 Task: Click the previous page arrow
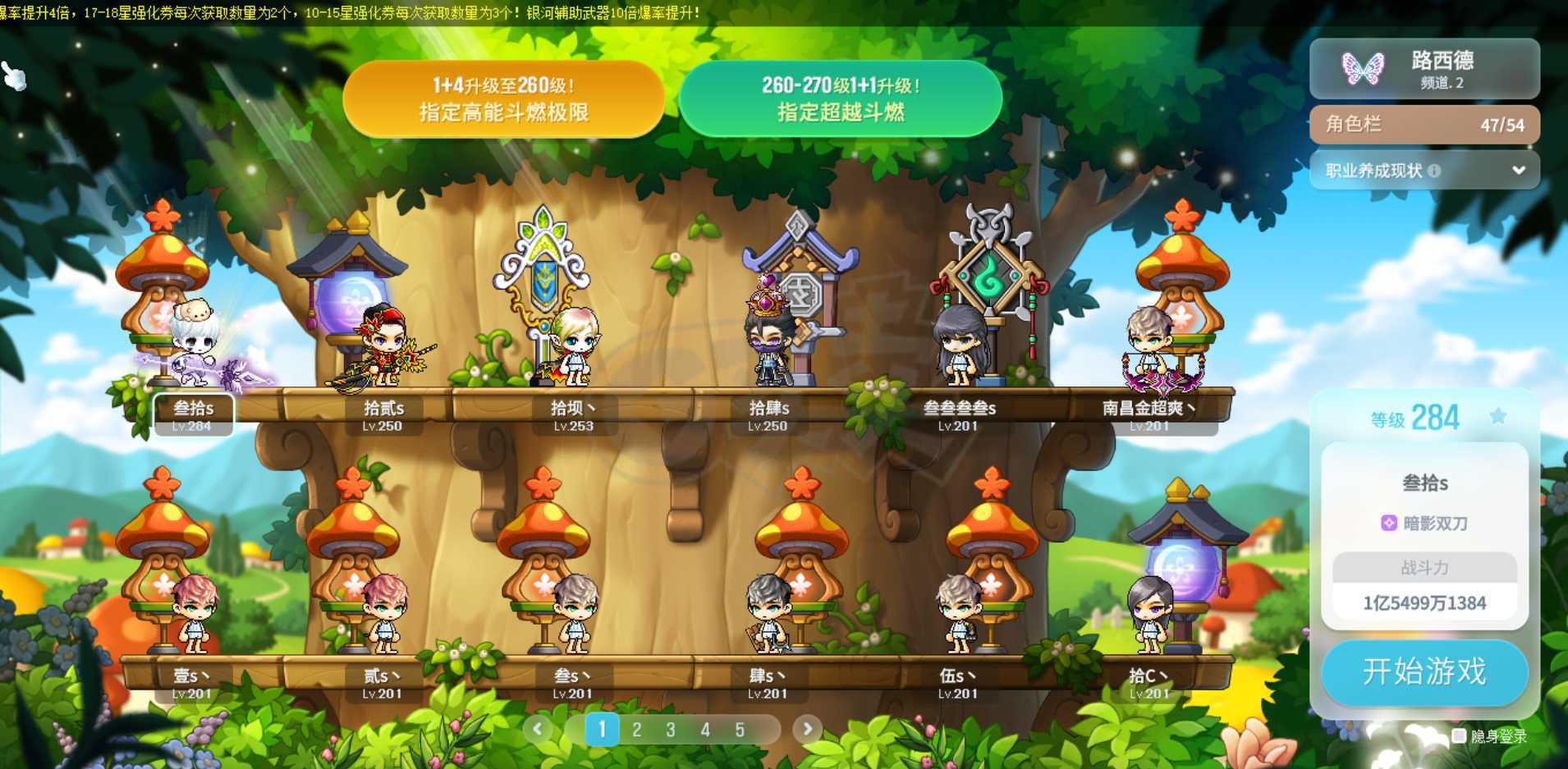pos(538,728)
